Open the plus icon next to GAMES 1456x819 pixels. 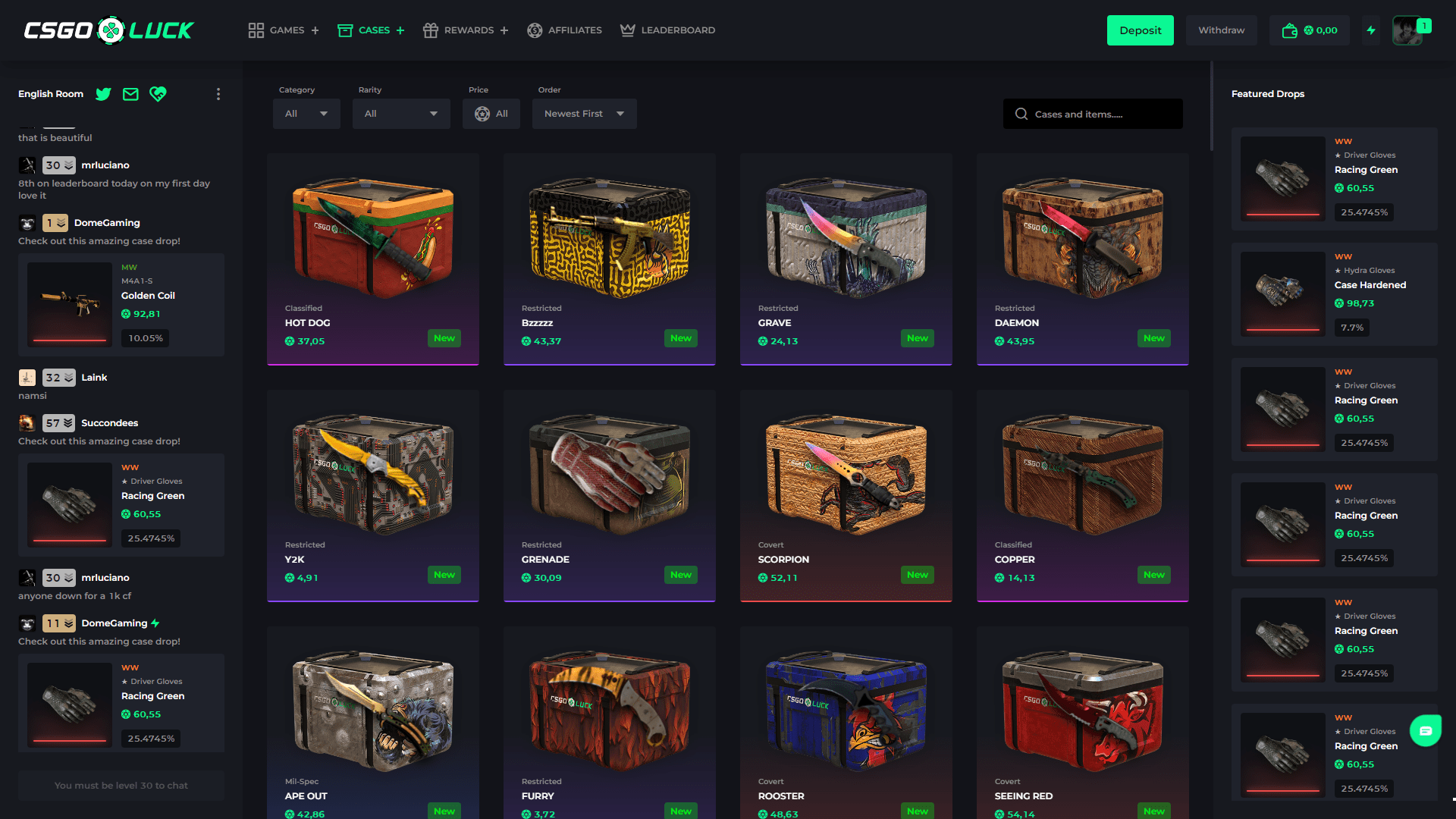(315, 30)
